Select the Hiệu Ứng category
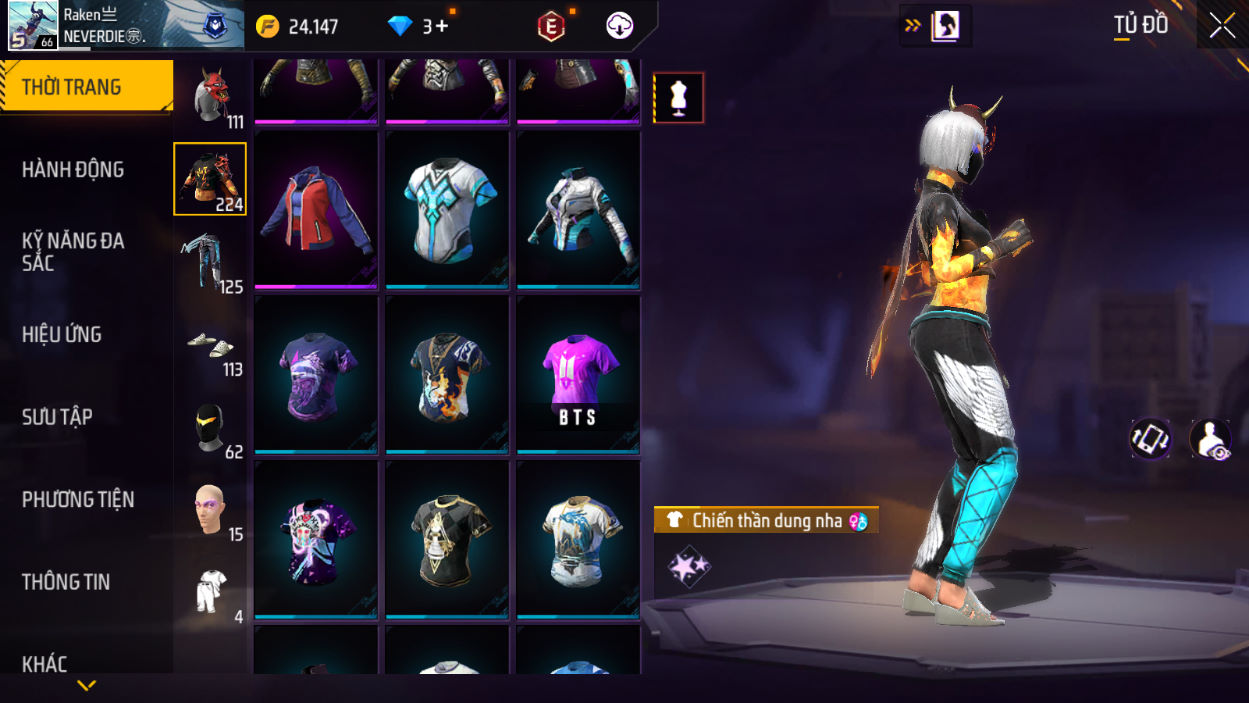The image size is (1249, 703). click(62, 335)
